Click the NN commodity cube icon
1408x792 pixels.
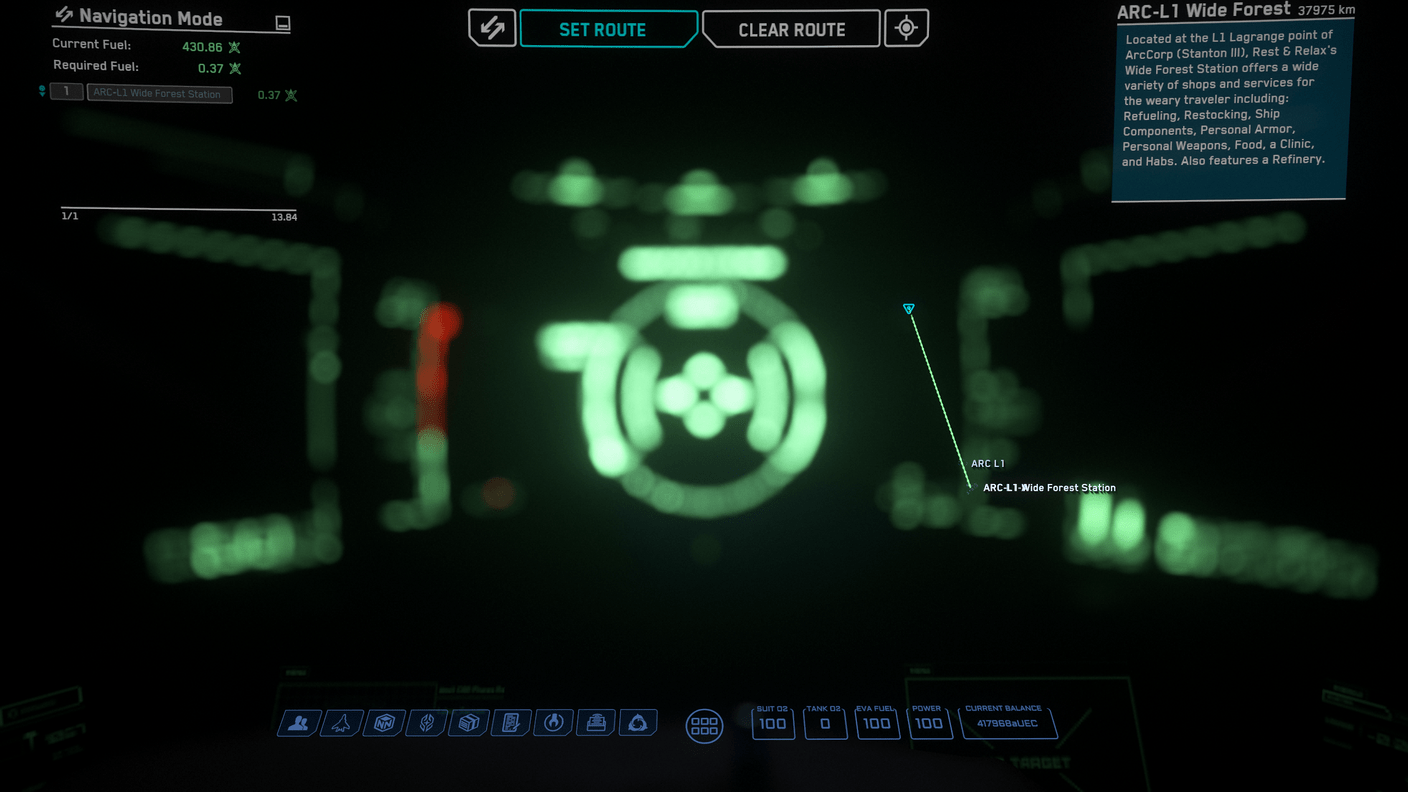(x=384, y=722)
